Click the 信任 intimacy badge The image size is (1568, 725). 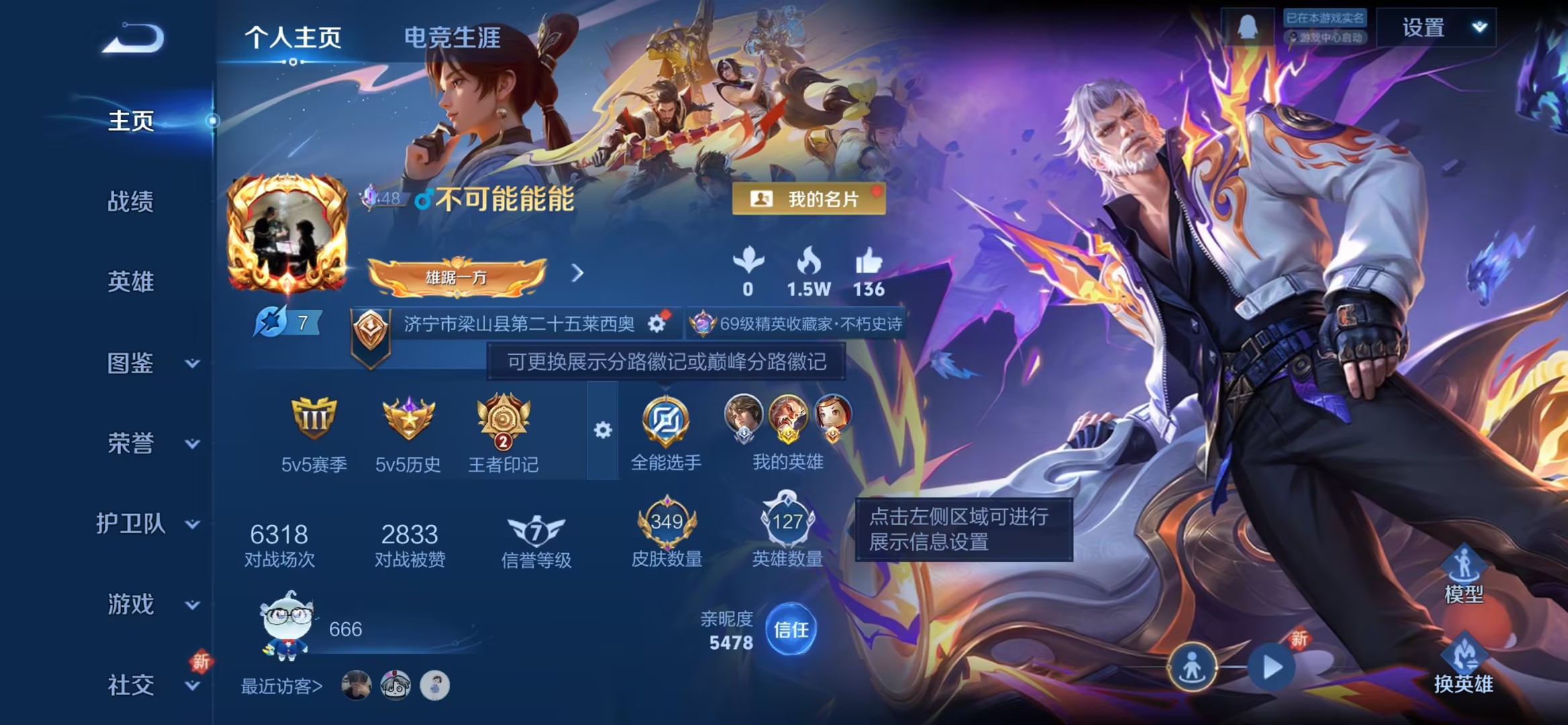(x=790, y=631)
